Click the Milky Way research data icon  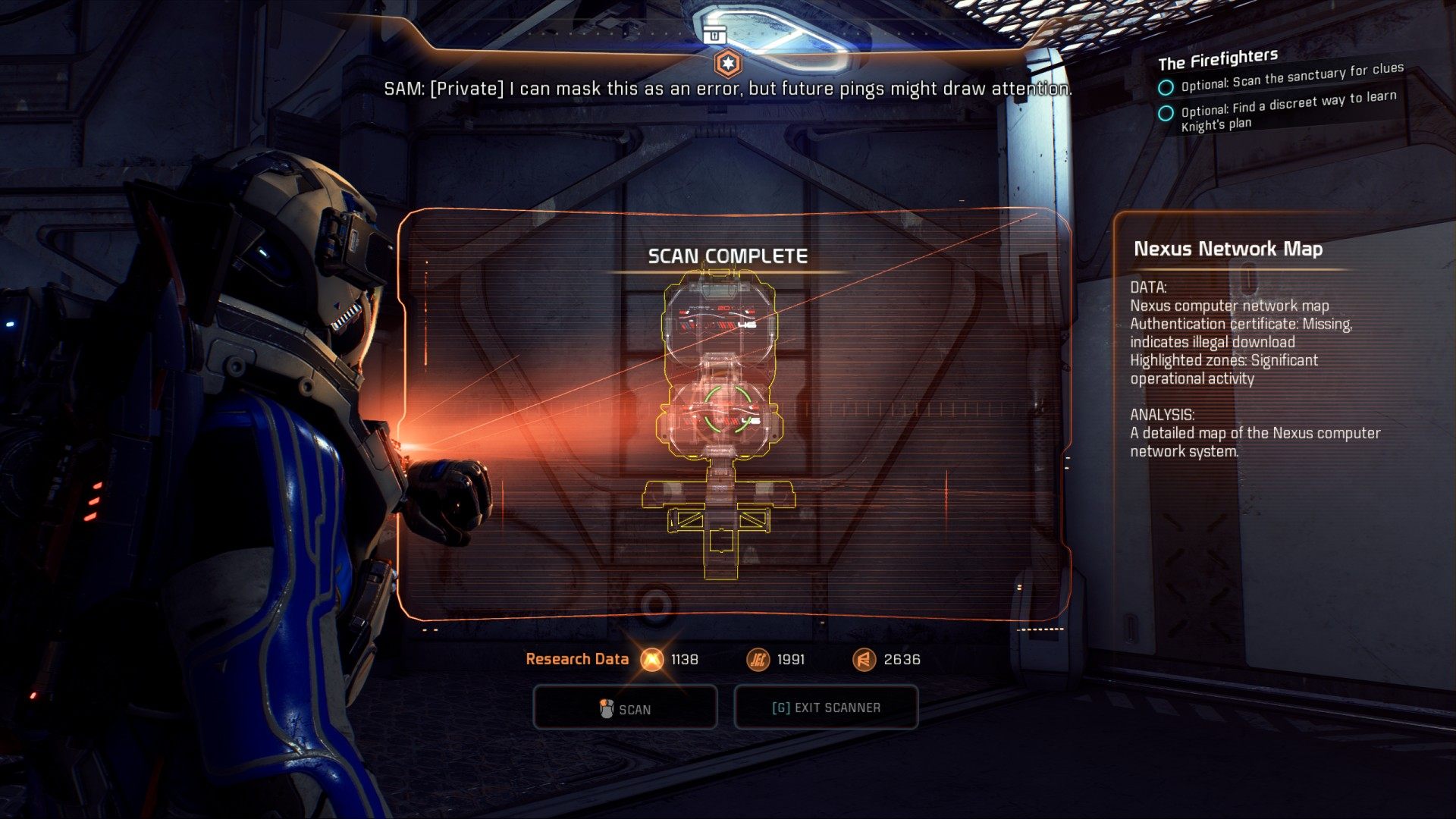pyautogui.click(x=651, y=660)
